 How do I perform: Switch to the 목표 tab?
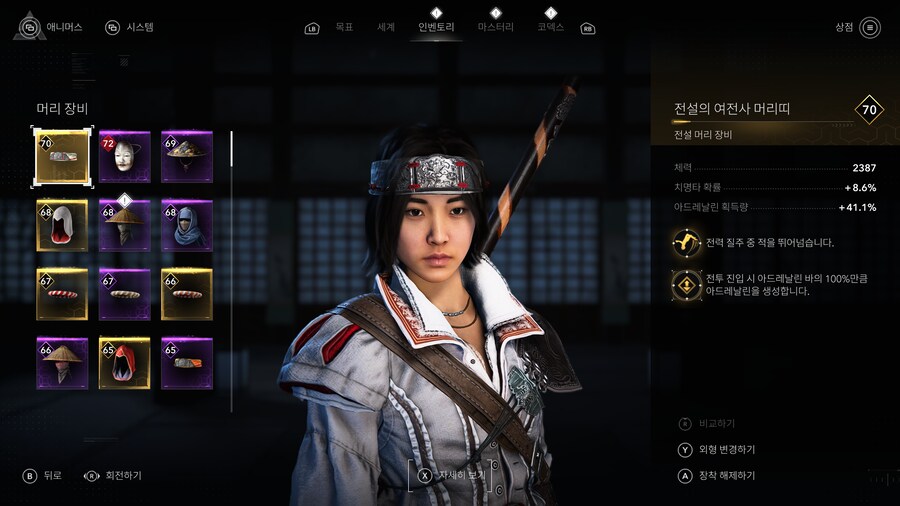coord(344,27)
